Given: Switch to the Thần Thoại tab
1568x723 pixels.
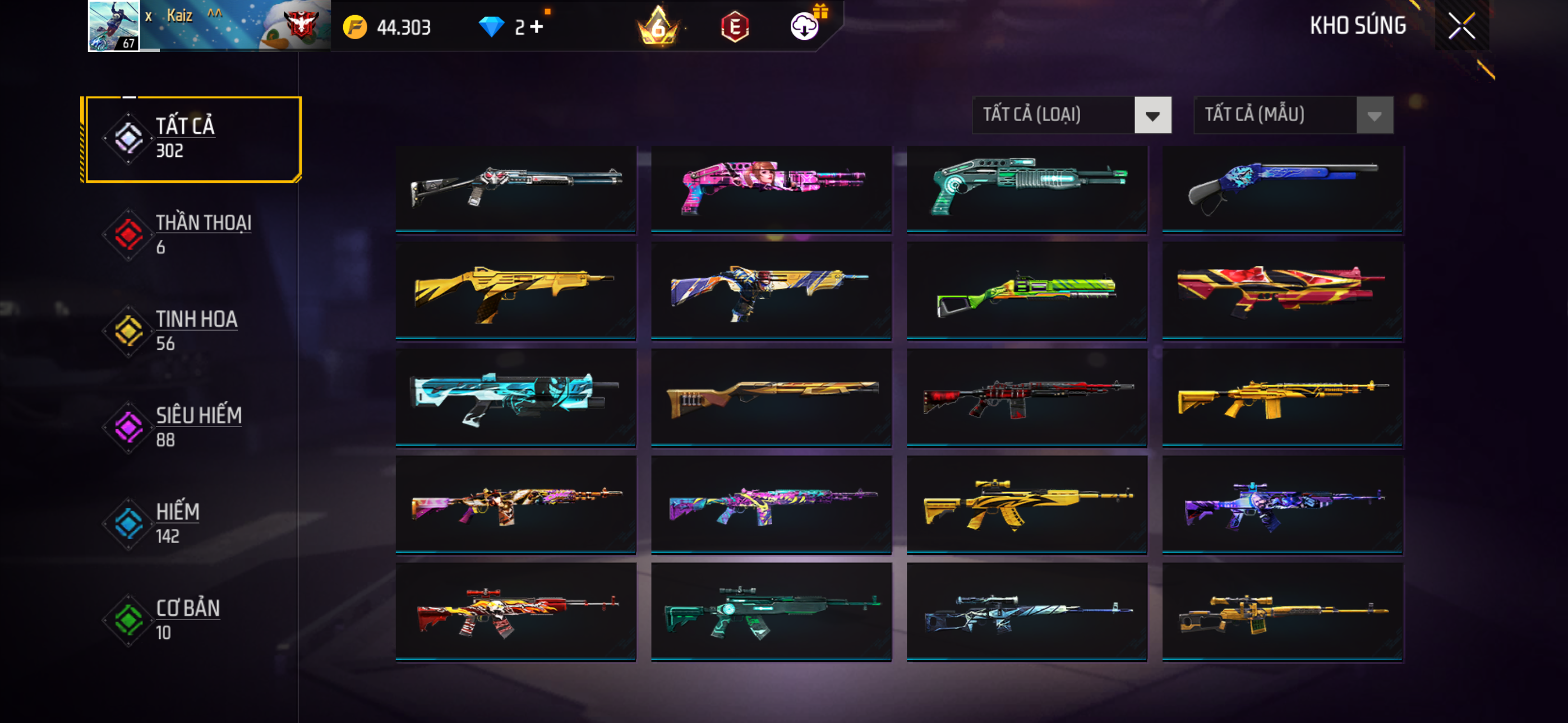Looking at the screenshot, I should pos(192,234).
